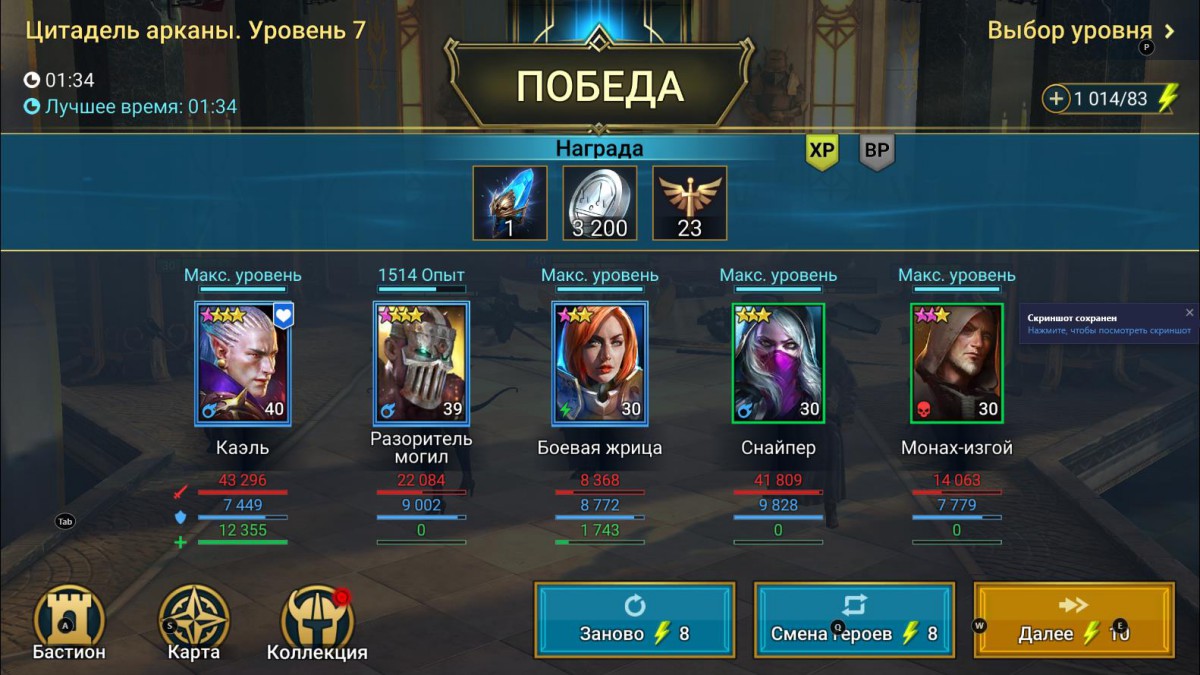Select the Разоритель могил hero portrait
This screenshot has width=1200, height=675.
(x=421, y=363)
